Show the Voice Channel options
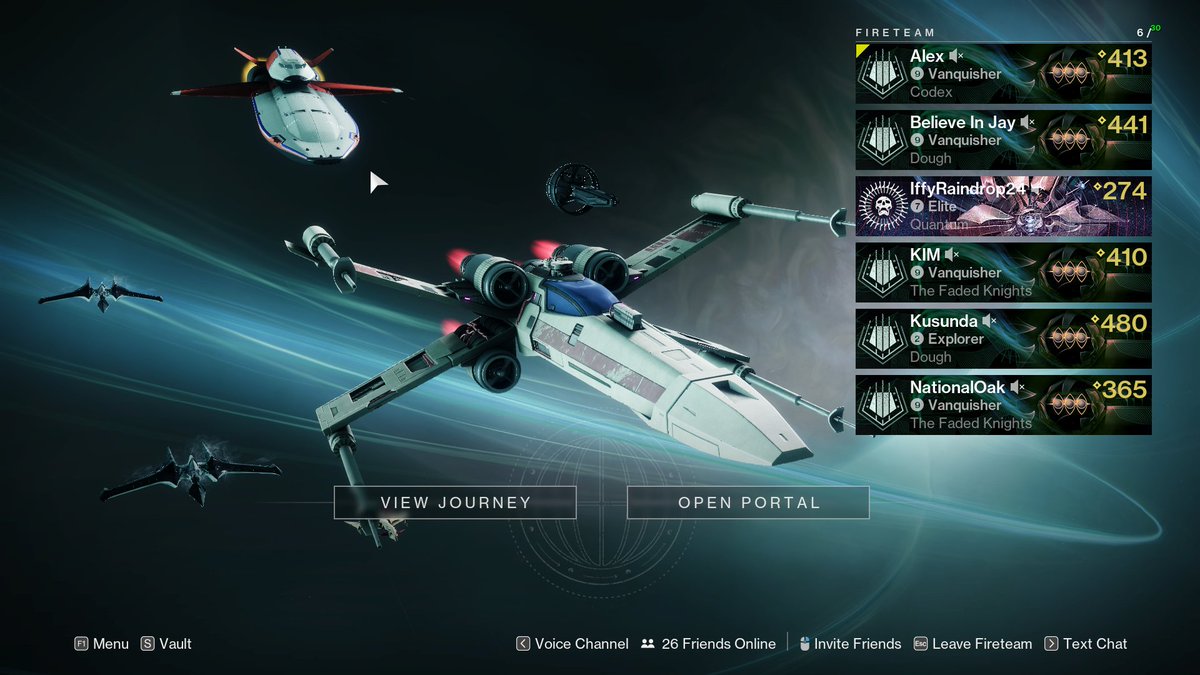 pyautogui.click(x=572, y=644)
